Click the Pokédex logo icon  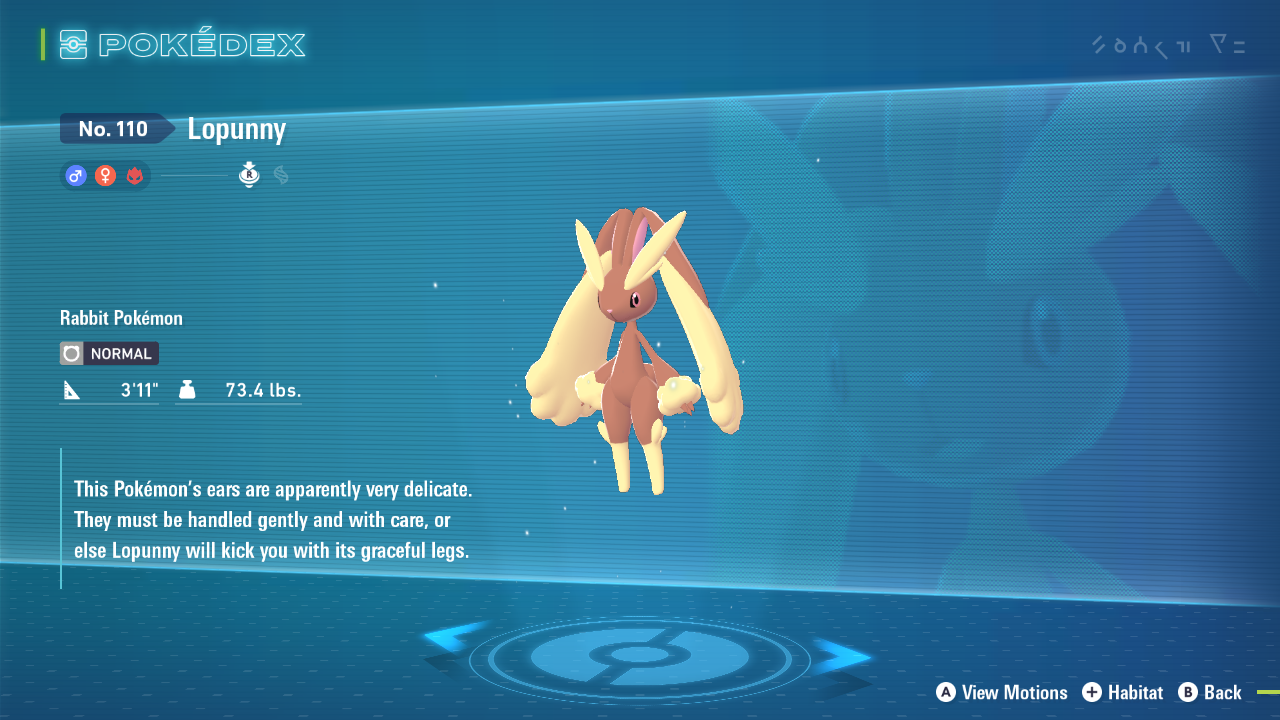click(x=75, y=44)
